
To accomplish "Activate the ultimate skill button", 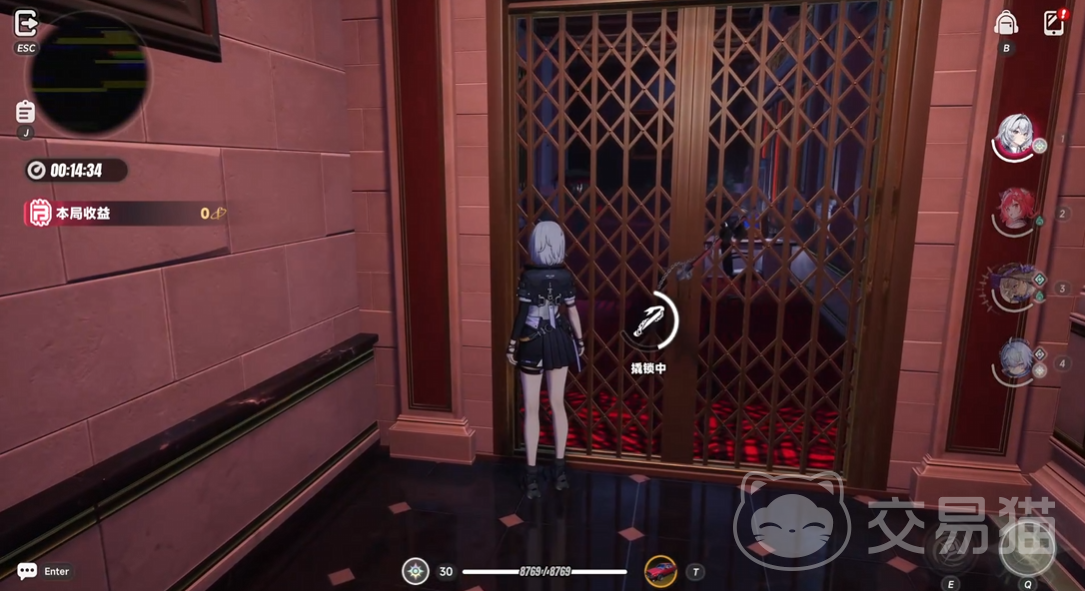I will 1027,548.
